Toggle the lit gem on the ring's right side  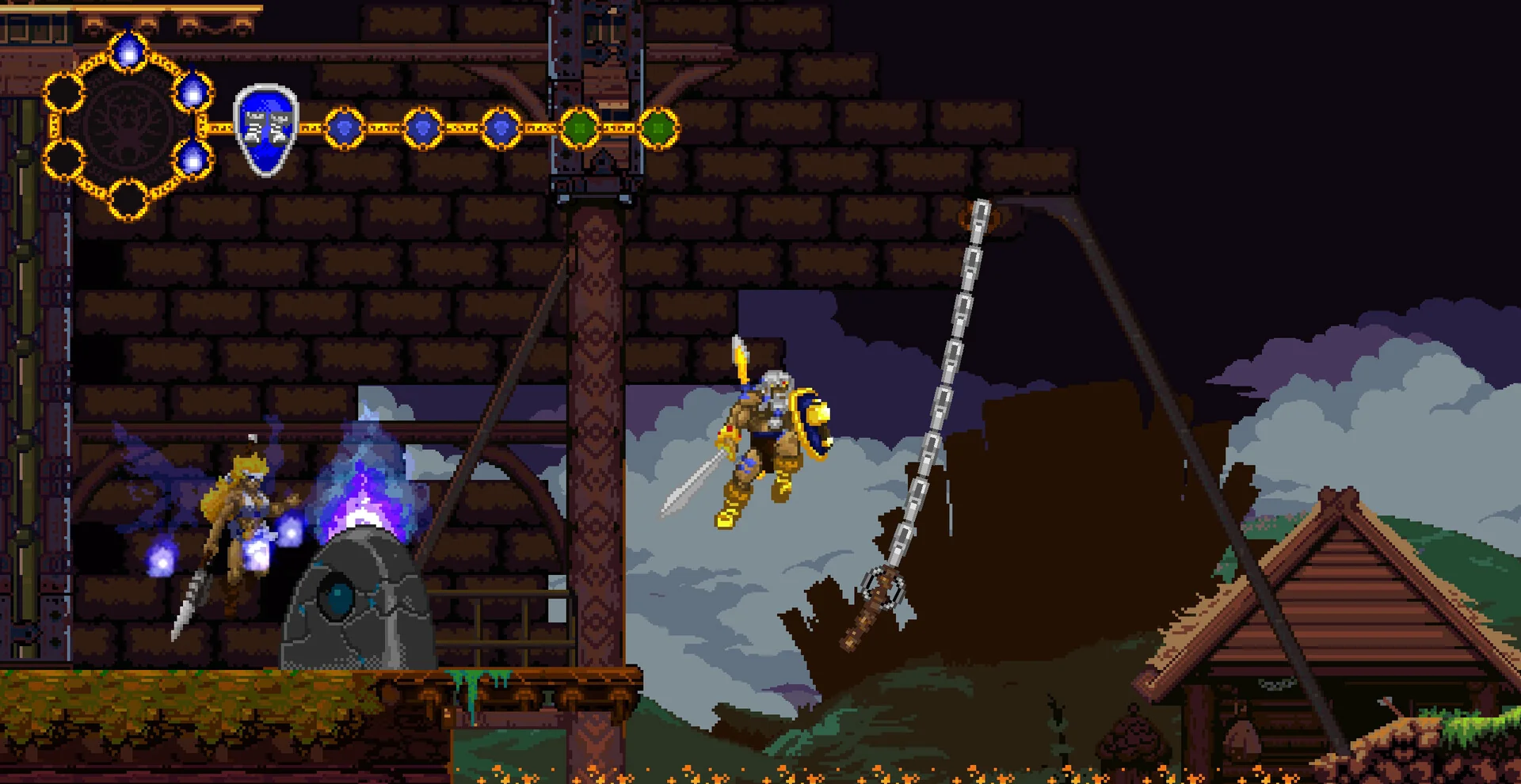[x=192, y=92]
